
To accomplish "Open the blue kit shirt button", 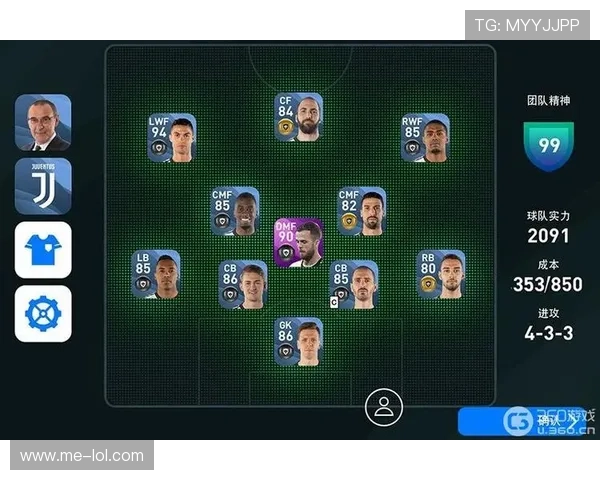I will click(43, 249).
